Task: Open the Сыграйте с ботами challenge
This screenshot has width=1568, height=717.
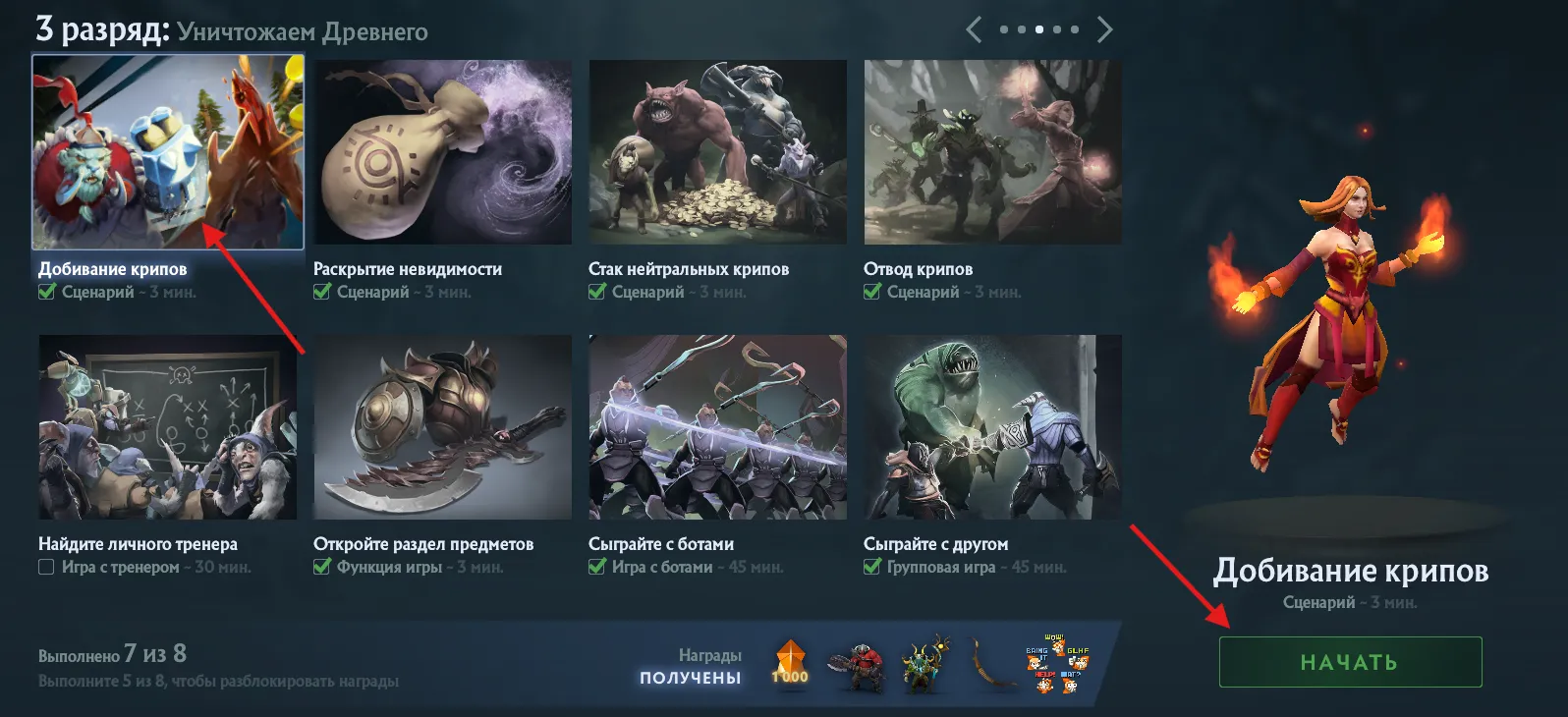Action: (x=718, y=427)
